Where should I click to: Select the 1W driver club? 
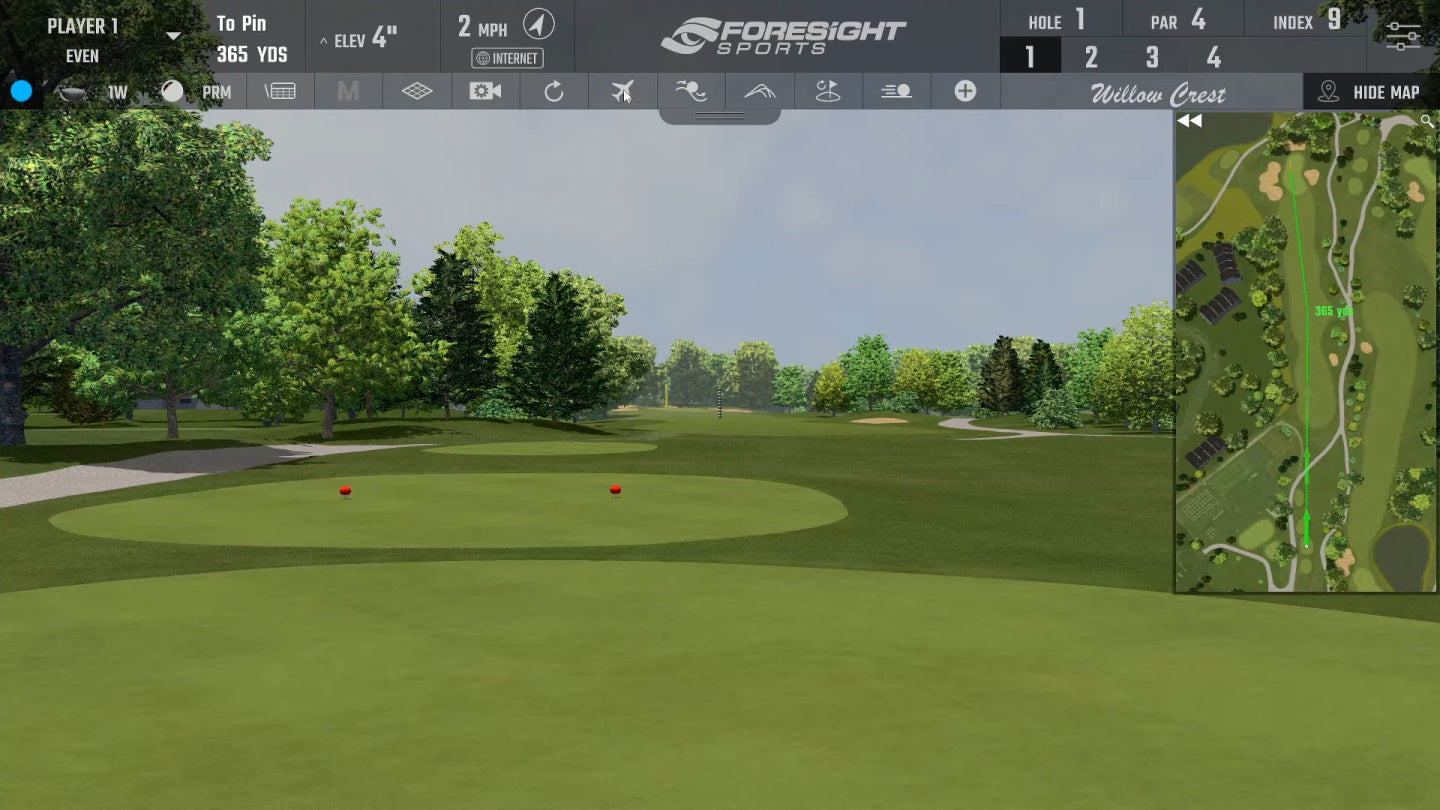[x=117, y=93]
